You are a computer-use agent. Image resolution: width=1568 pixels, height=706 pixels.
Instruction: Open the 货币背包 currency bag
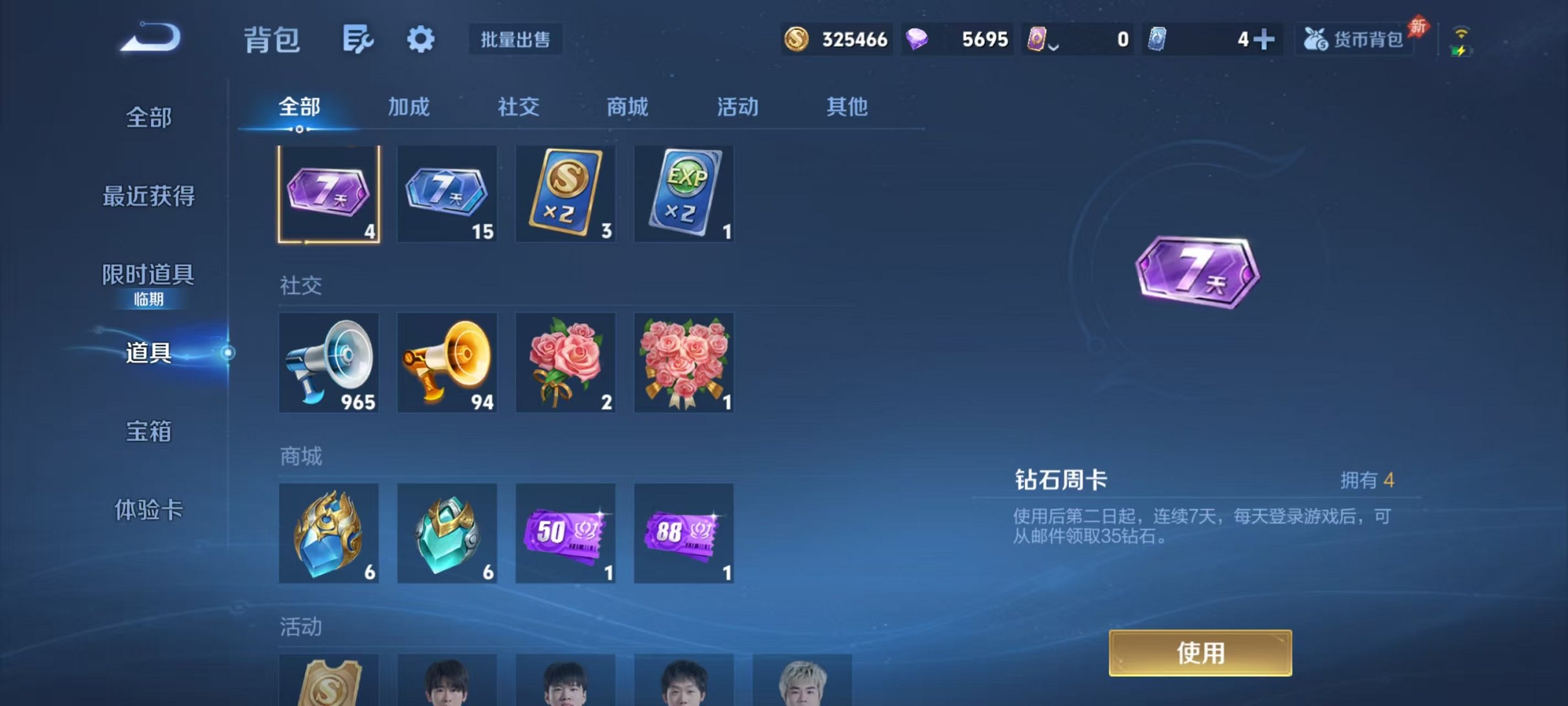pos(1354,39)
